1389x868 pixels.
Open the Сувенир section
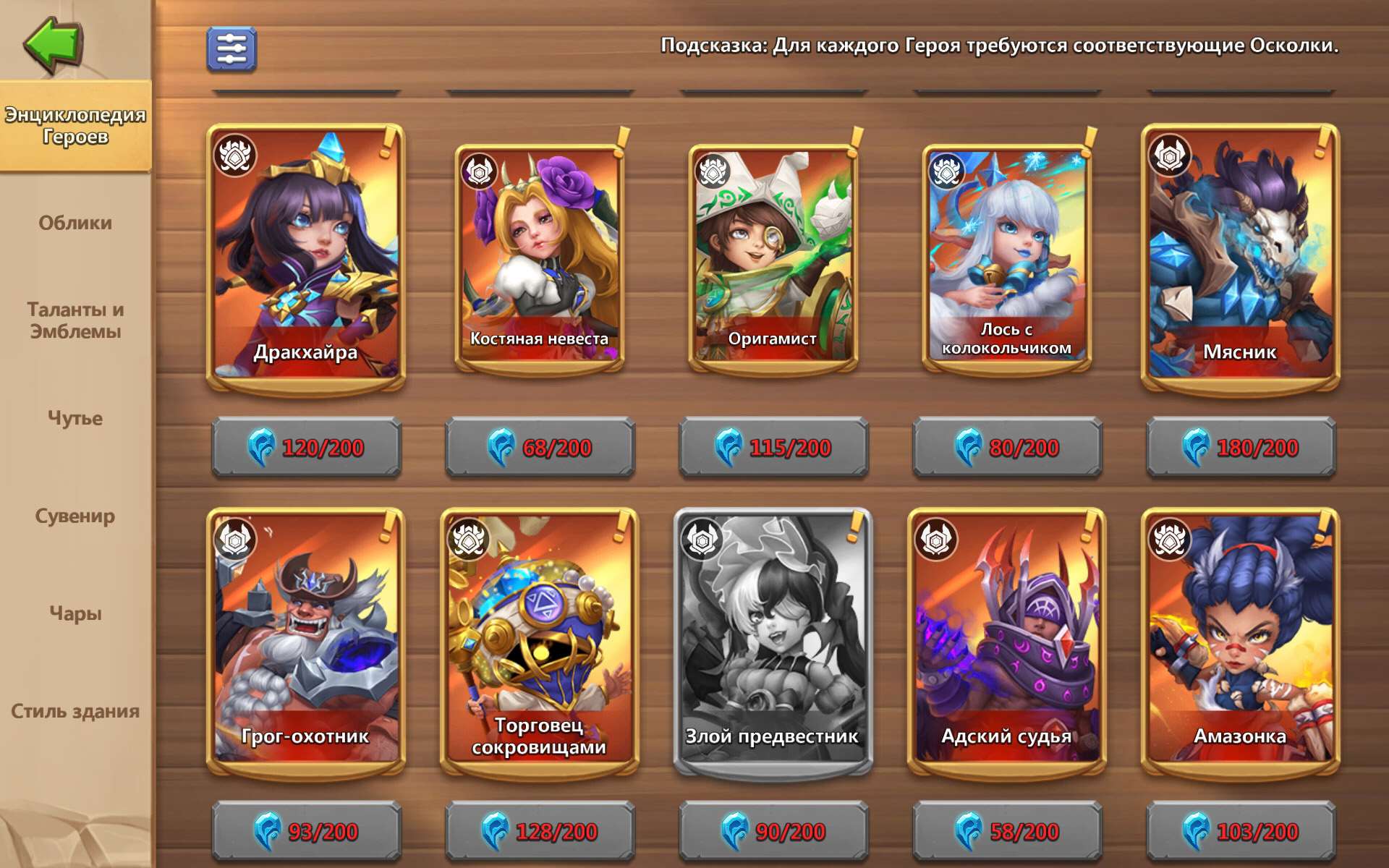(75, 516)
